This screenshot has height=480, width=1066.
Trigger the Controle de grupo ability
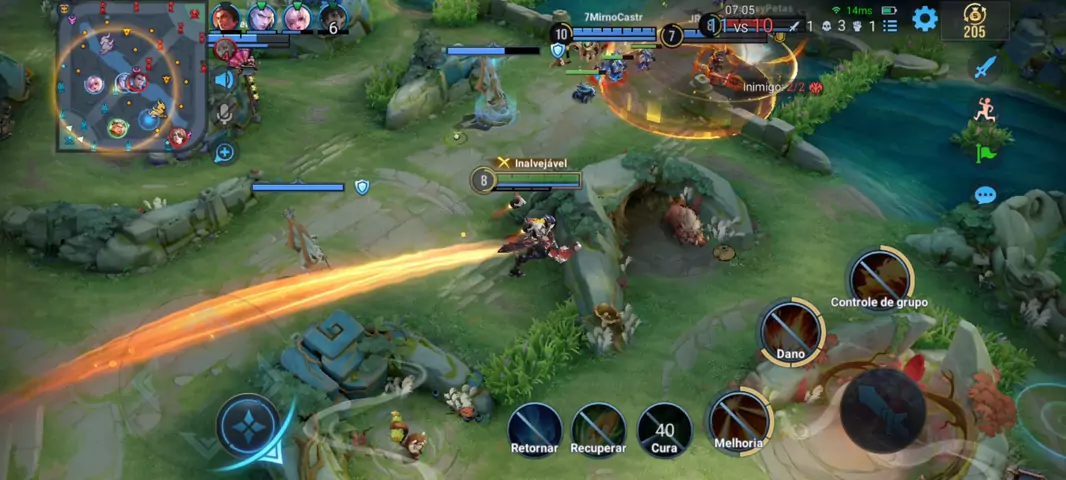879,278
